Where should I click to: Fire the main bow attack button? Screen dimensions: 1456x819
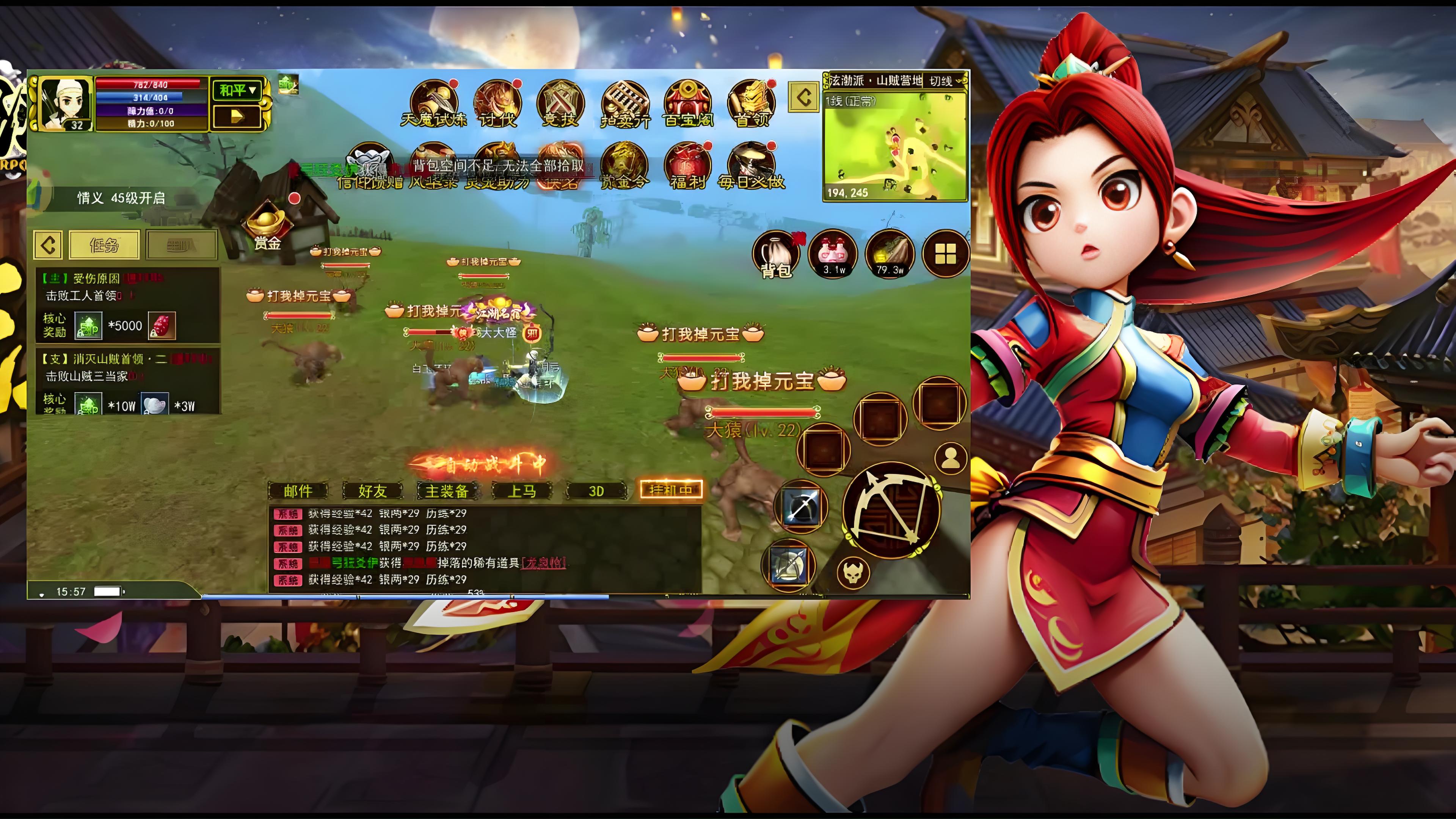click(892, 510)
